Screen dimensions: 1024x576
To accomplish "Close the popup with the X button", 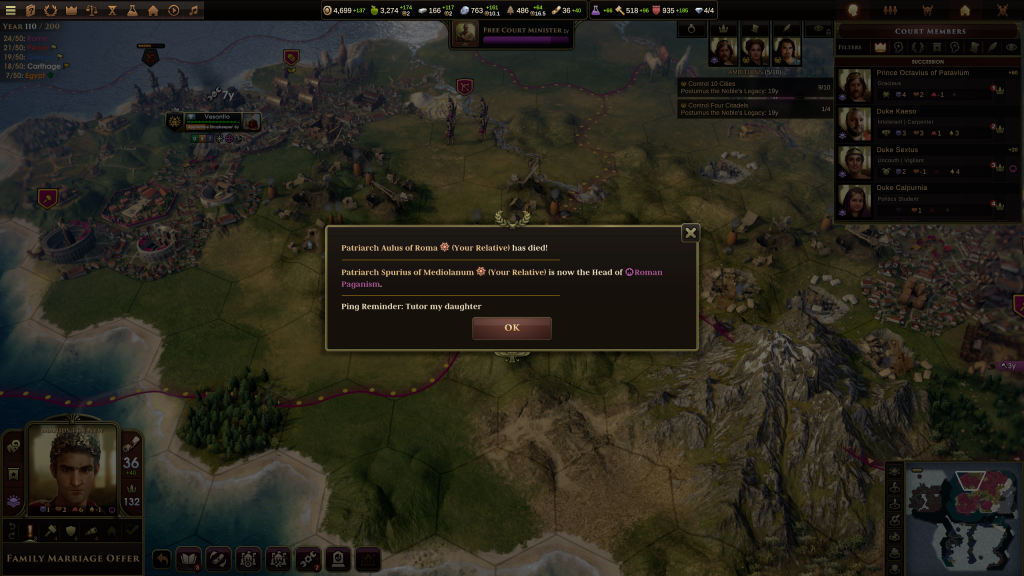I will pos(689,233).
